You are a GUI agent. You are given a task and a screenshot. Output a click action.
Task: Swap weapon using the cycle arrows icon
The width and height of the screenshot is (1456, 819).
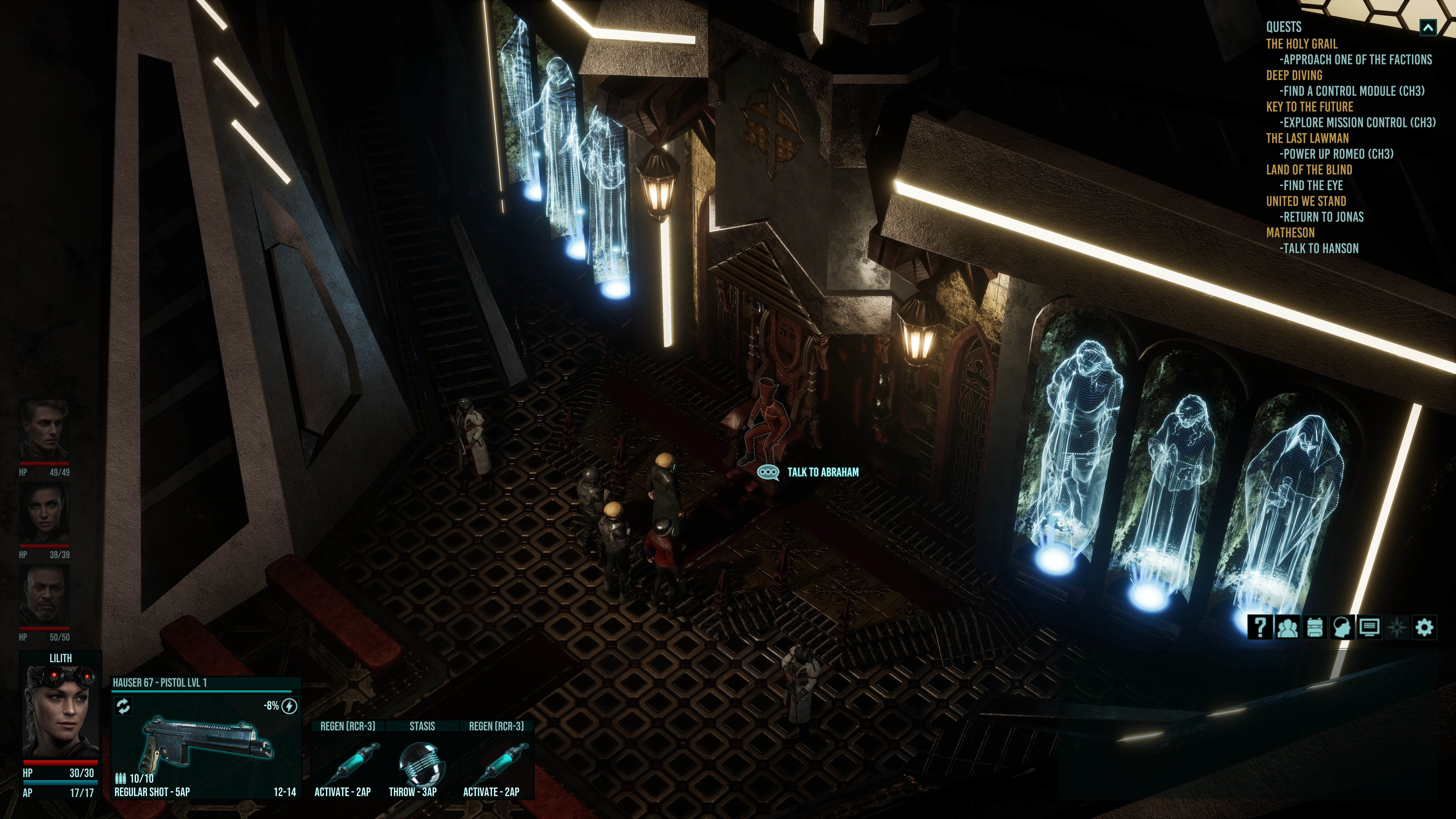[x=123, y=706]
